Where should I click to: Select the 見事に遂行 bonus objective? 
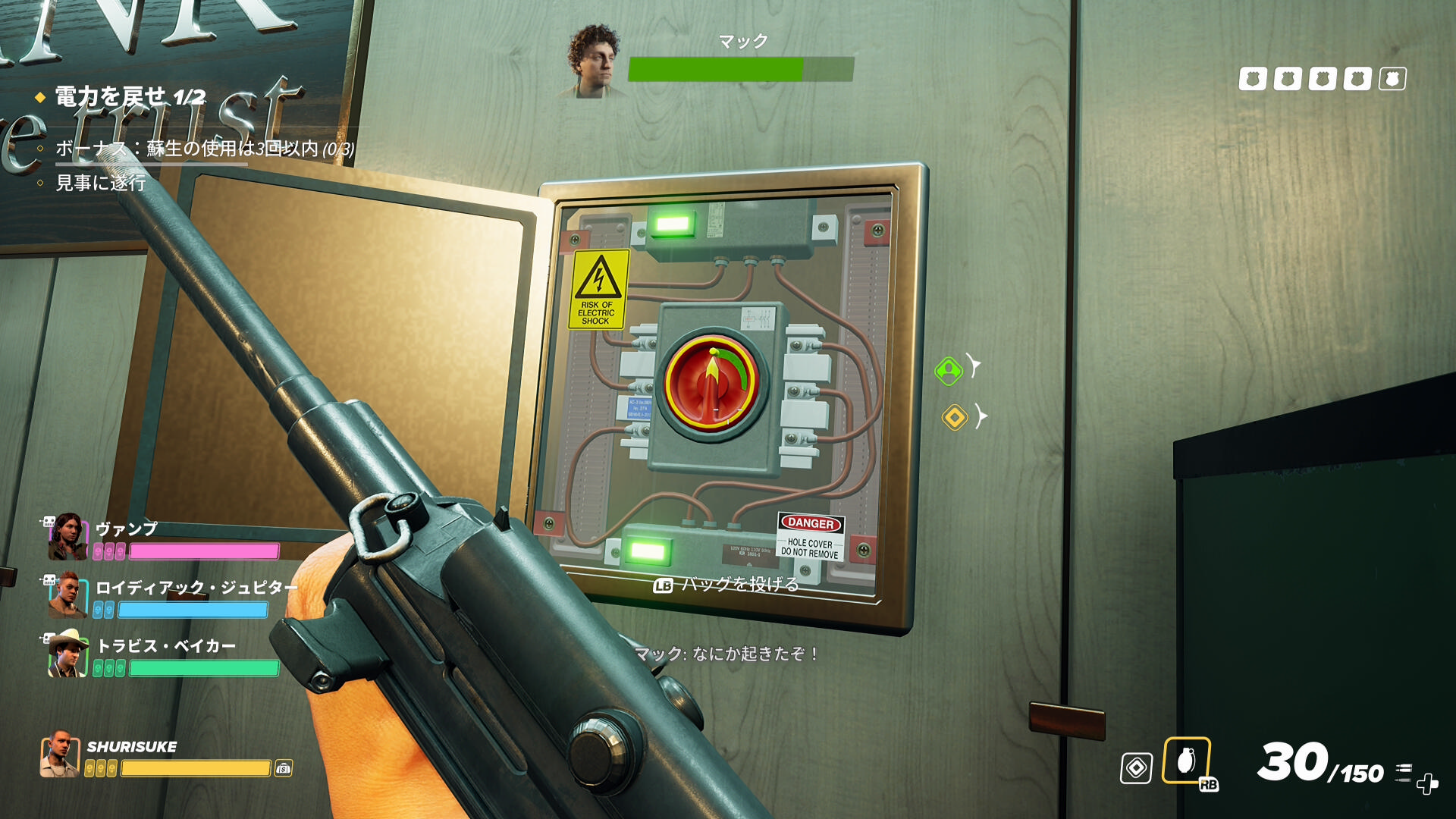pos(101,183)
